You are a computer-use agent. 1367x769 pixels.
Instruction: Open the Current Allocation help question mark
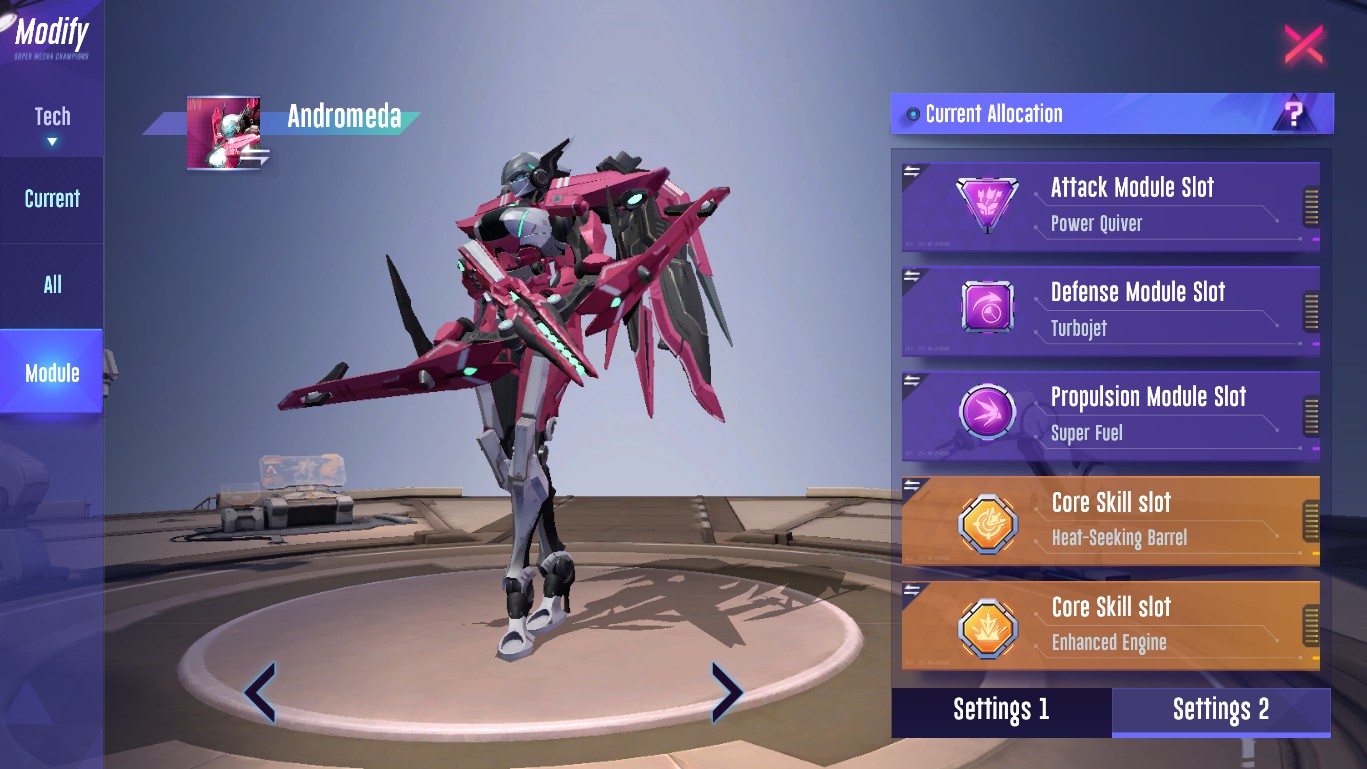[x=1294, y=114]
